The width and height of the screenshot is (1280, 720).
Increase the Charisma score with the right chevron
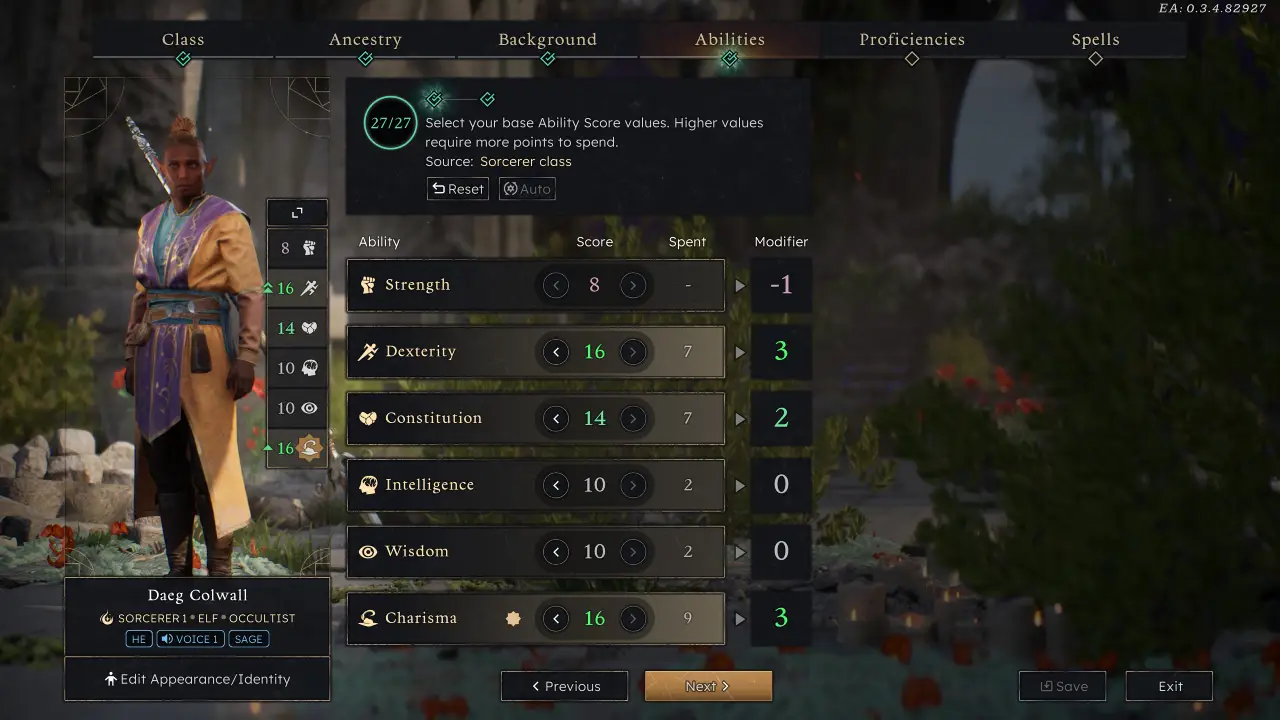tap(634, 618)
